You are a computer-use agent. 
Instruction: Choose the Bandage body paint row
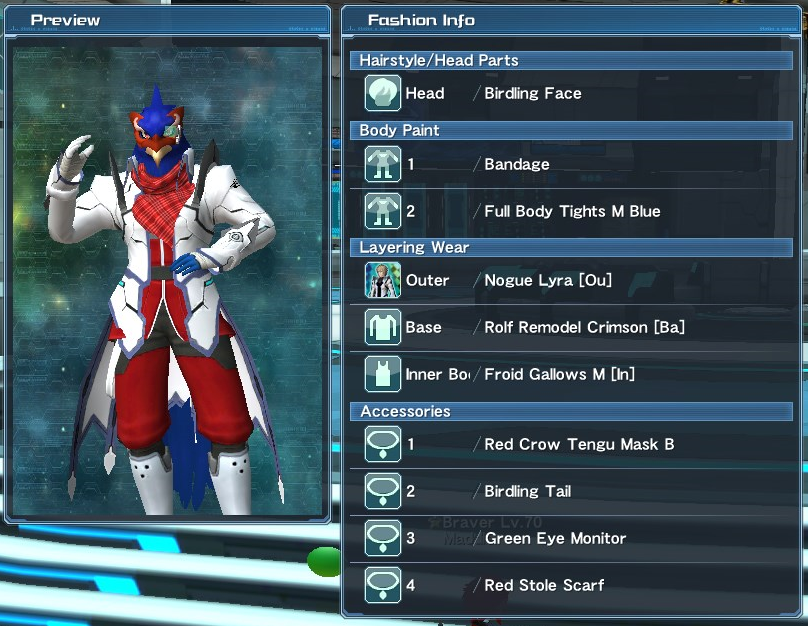click(x=571, y=164)
